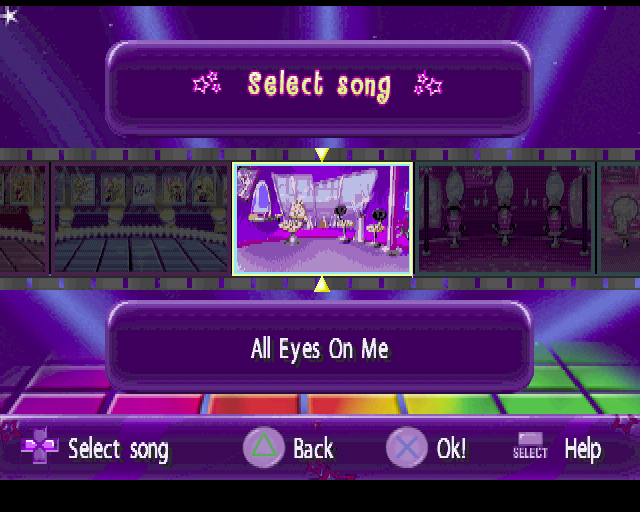Pick the stage thumbnail with framed portraits
This screenshot has height=512, width=640.
coord(140,219)
